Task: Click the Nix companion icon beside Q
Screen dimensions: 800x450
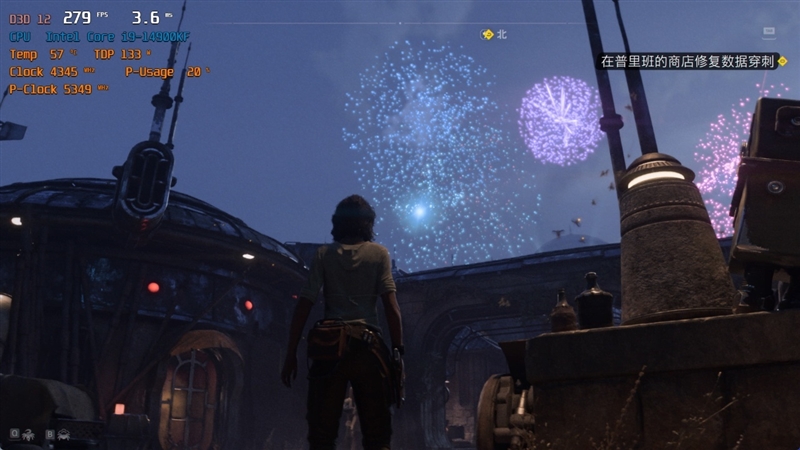Action: pos(28,434)
